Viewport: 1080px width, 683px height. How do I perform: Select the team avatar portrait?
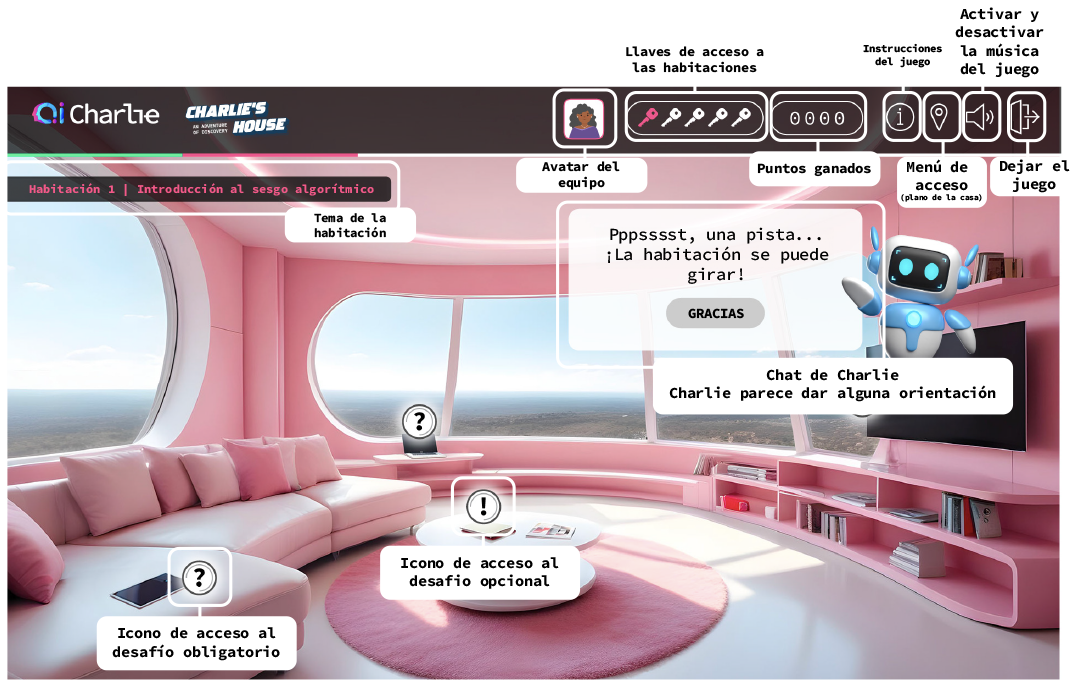[583, 119]
